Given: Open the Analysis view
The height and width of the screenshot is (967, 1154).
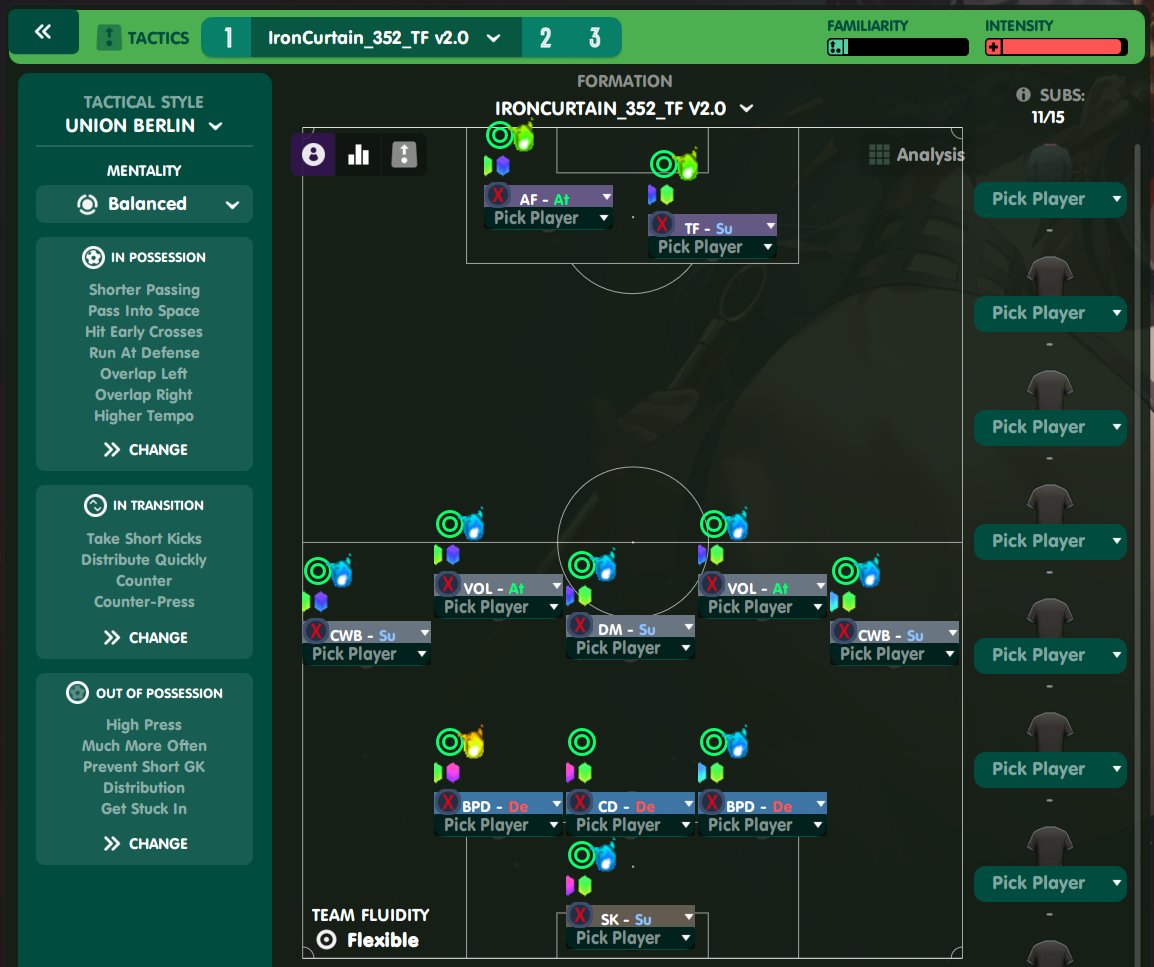Looking at the screenshot, I should pos(916,155).
